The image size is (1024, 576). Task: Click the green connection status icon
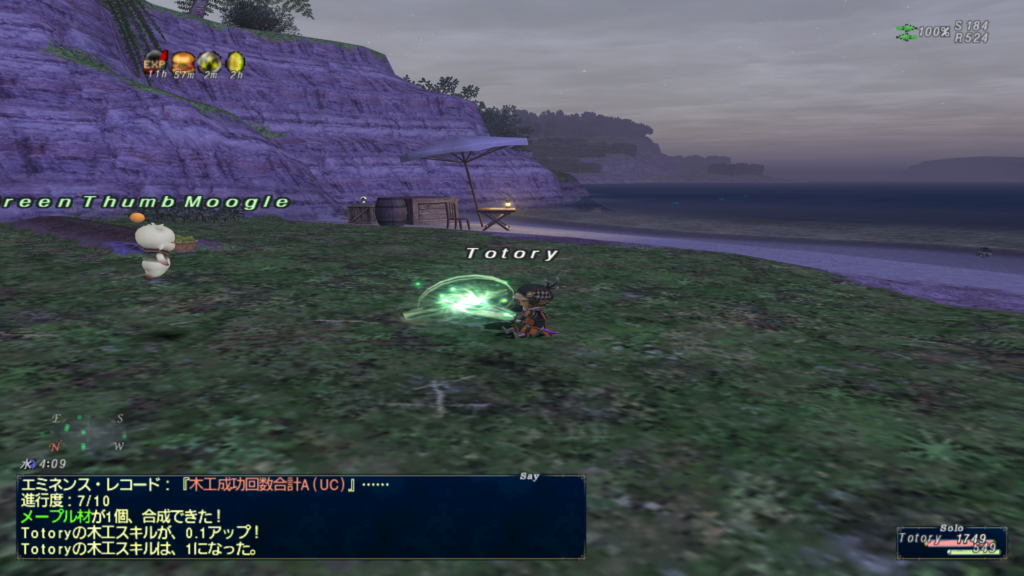[906, 32]
